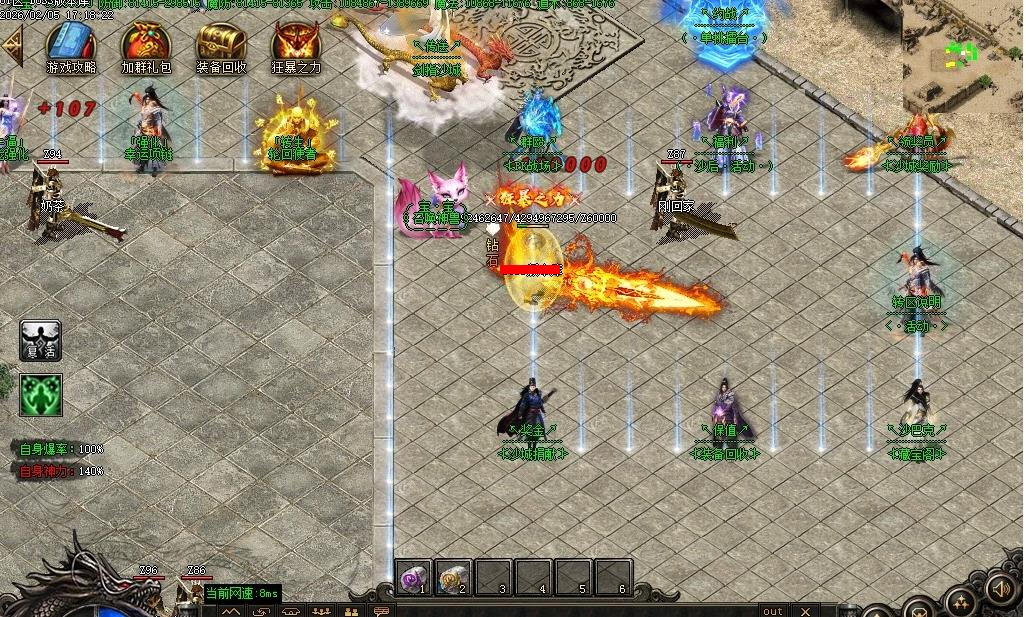Activate the 狂暴之力 rage power icon

coord(297,44)
